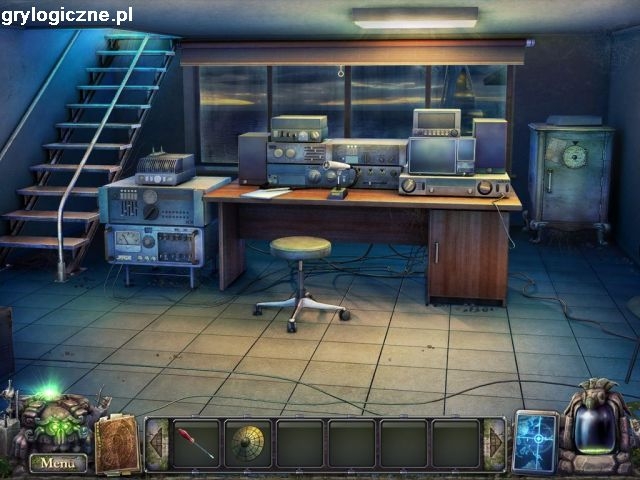Viewport: 640px width, 480px height.
Task: Open the Menu button
Action: point(57,463)
